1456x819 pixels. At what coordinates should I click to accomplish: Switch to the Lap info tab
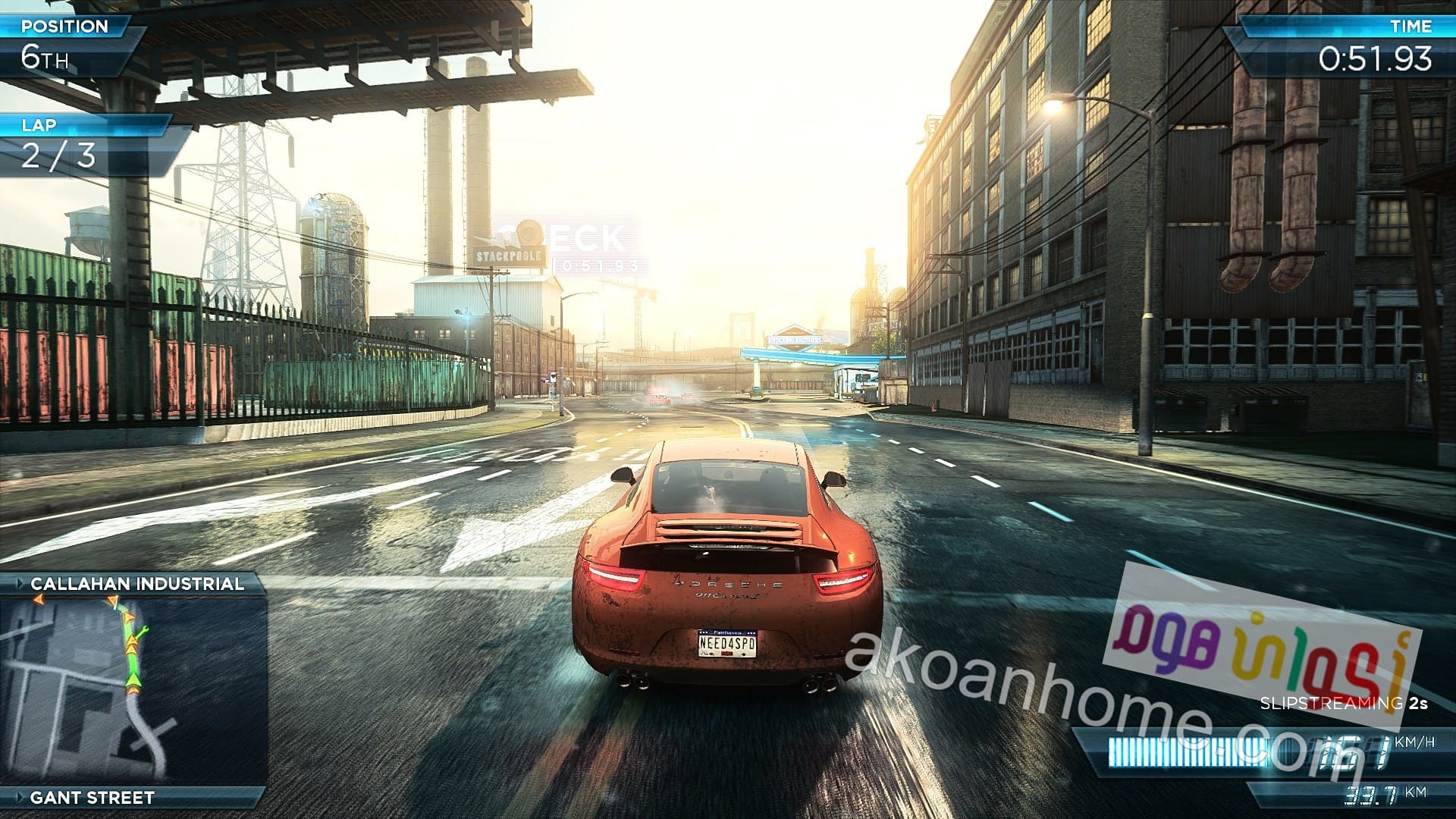[x=38, y=124]
